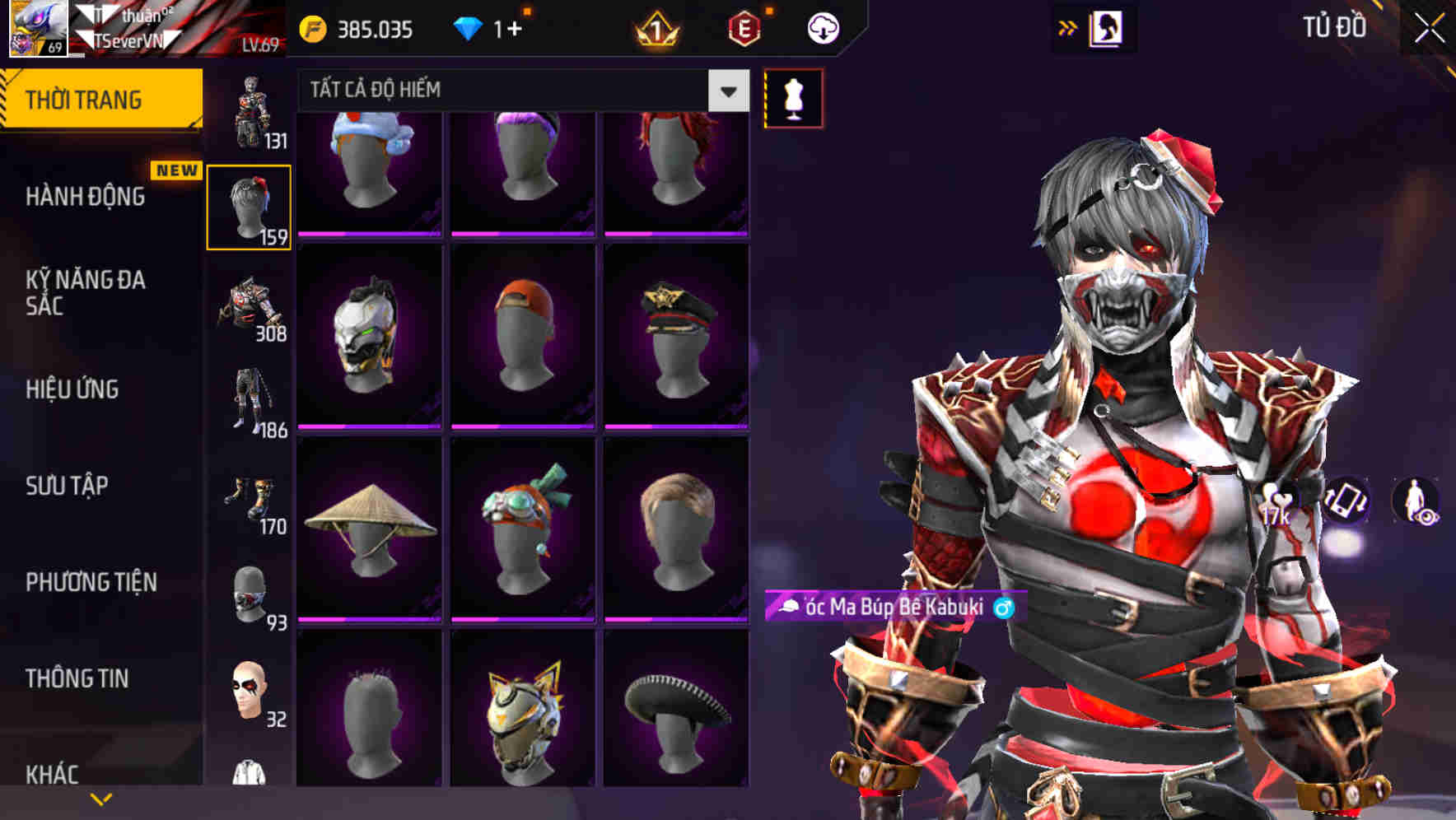Collapse the top bar with the double chevron
Viewport: 1456px width, 820px height.
[x=1066, y=26]
